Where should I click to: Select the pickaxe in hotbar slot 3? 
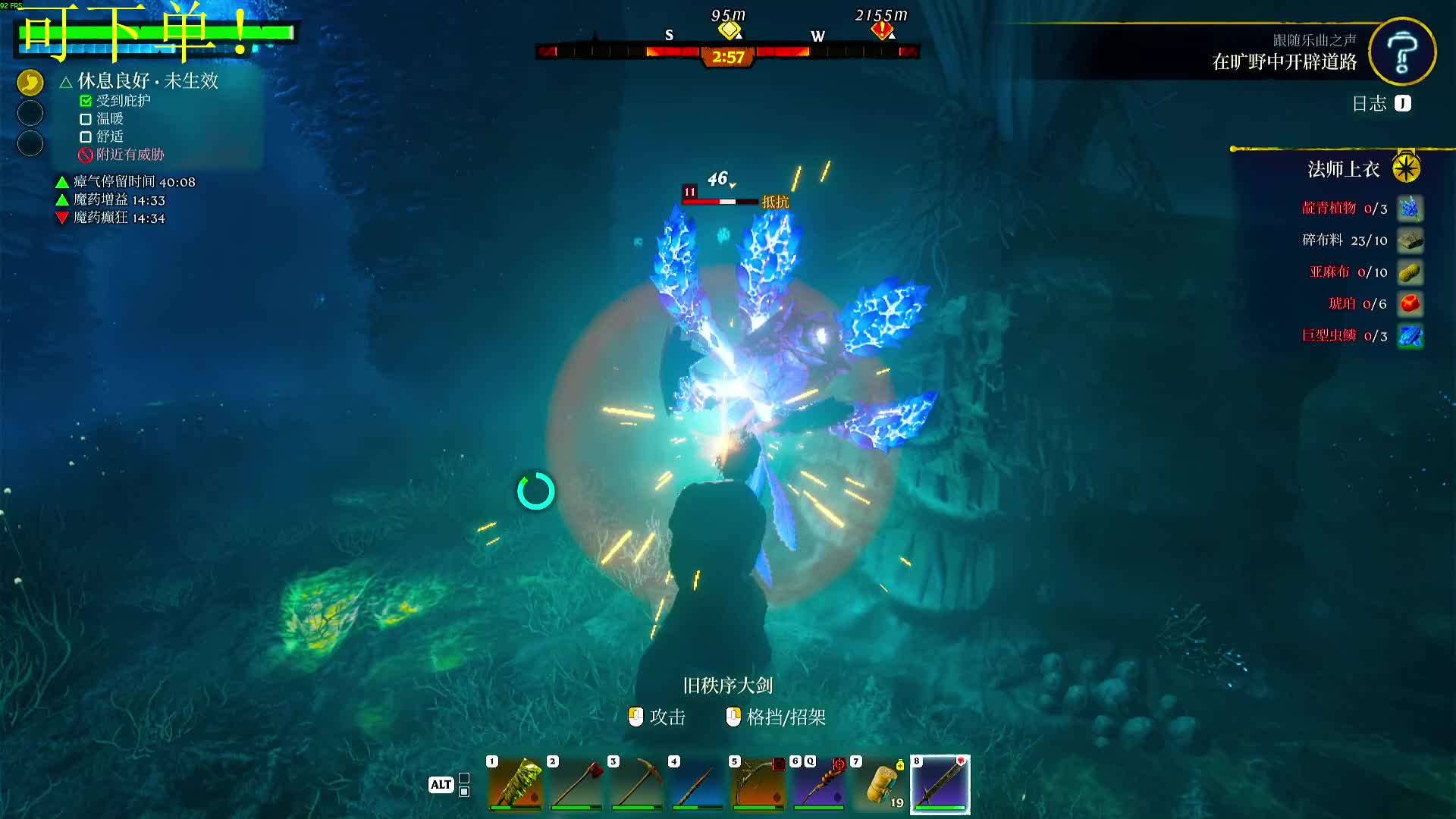[x=636, y=784]
